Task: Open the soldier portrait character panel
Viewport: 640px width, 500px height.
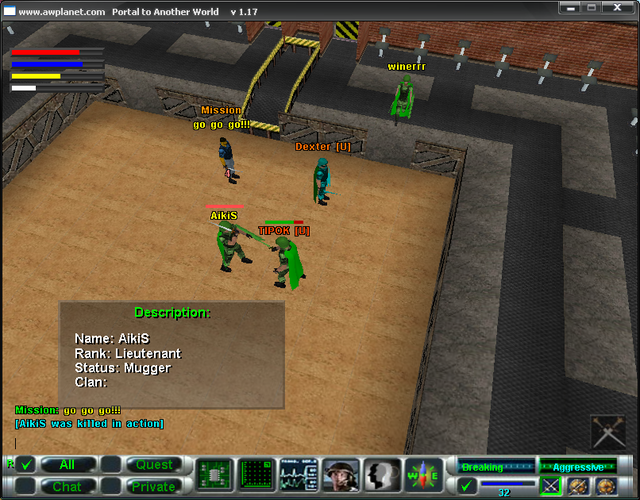Action: (341, 474)
